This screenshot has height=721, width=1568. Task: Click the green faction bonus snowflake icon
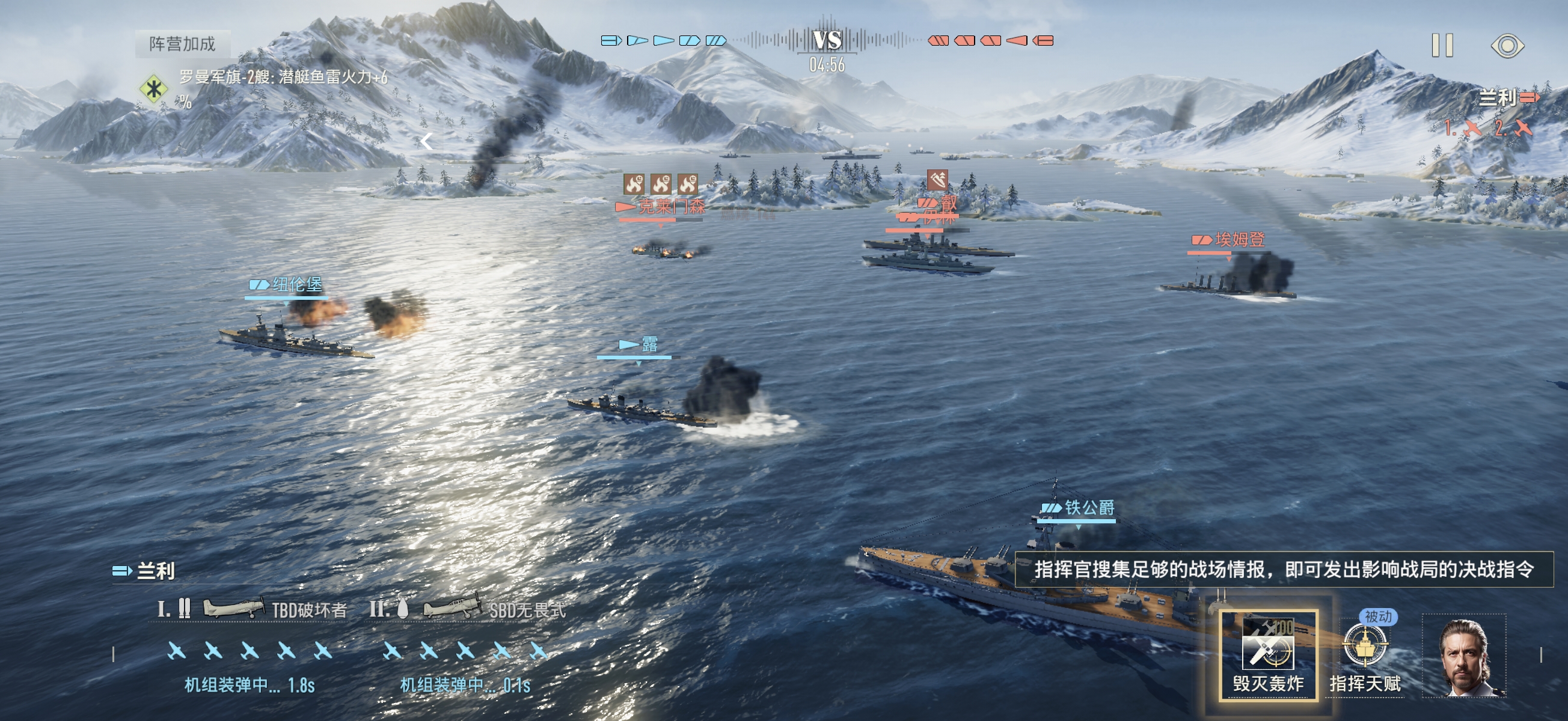pos(153,89)
